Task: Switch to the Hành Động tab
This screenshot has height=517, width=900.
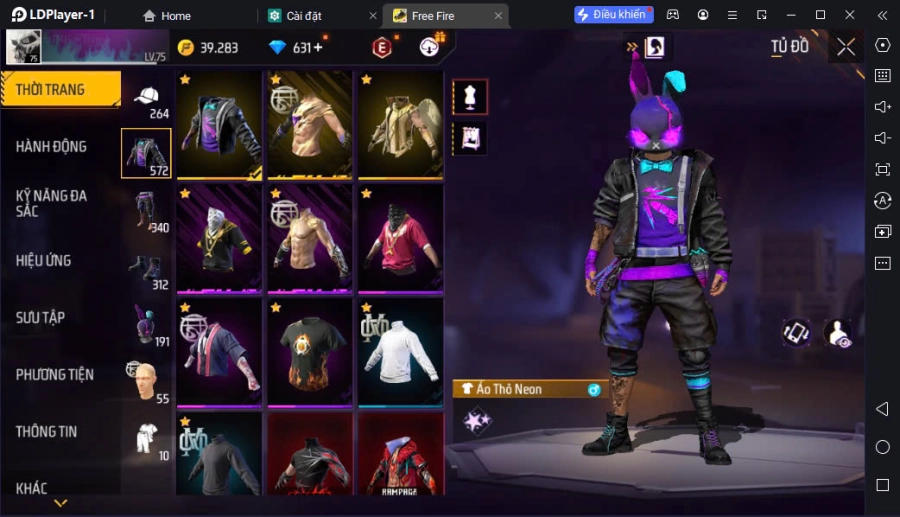Action: point(52,146)
